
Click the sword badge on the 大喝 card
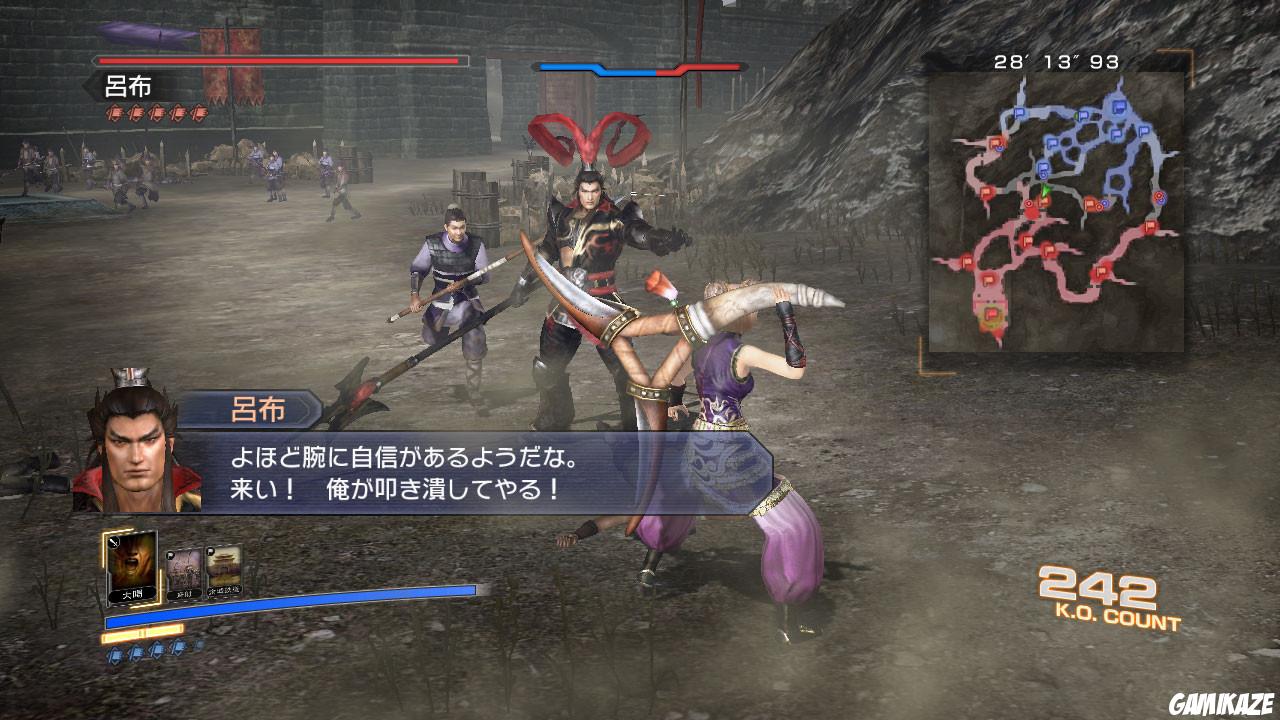pos(114,543)
